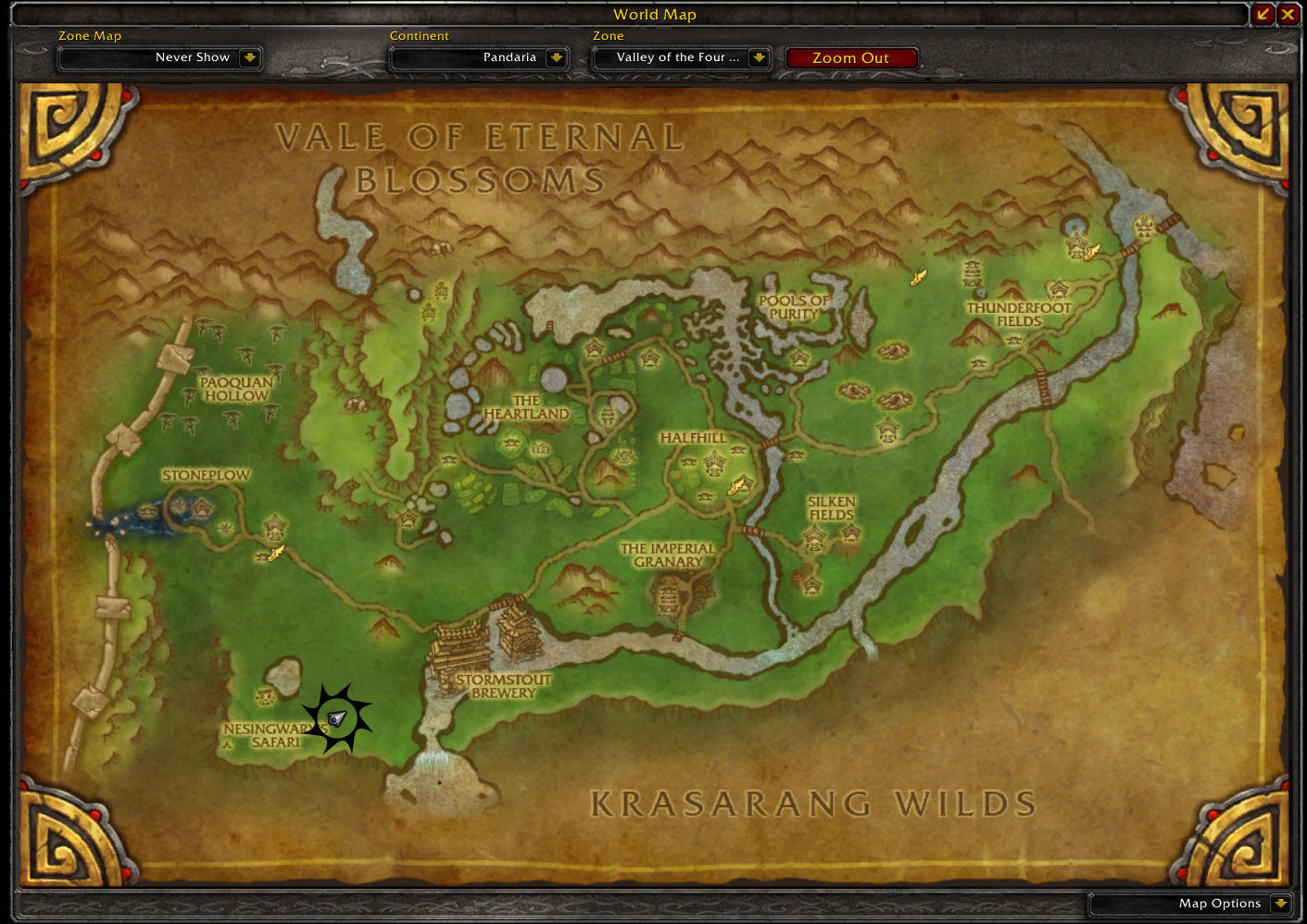
Task: Click the shrink-map arrow button in the title bar
Action: click(x=1264, y=14)
